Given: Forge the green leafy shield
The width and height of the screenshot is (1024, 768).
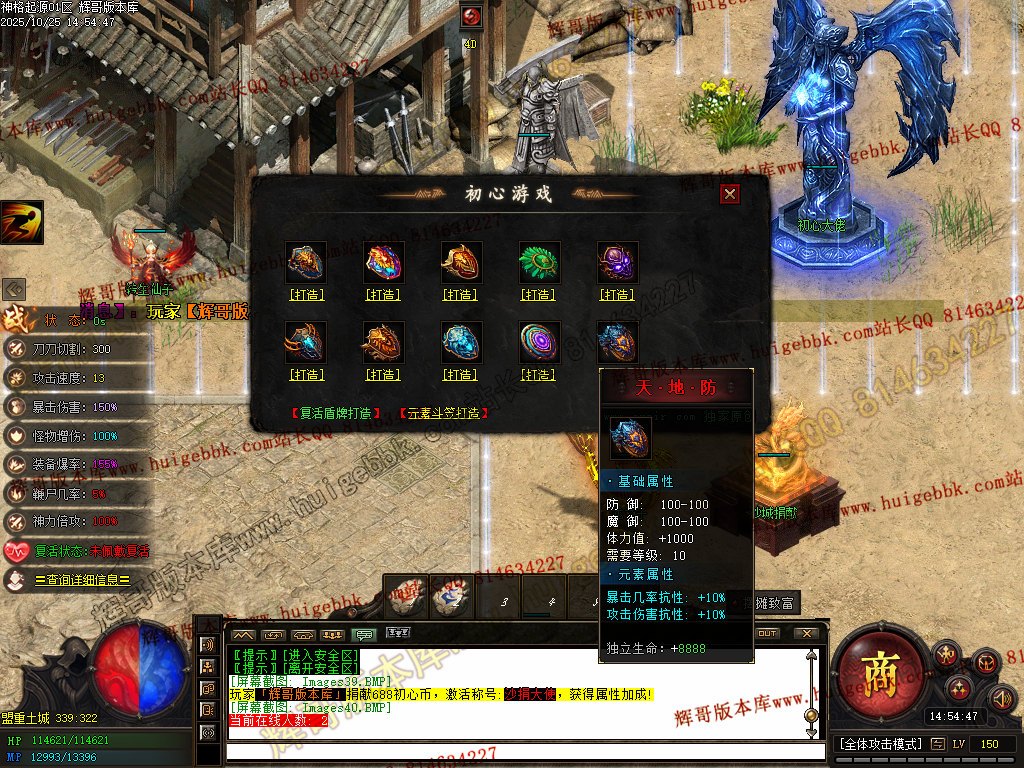Looking at the screenshot, I should click(538, 295).
